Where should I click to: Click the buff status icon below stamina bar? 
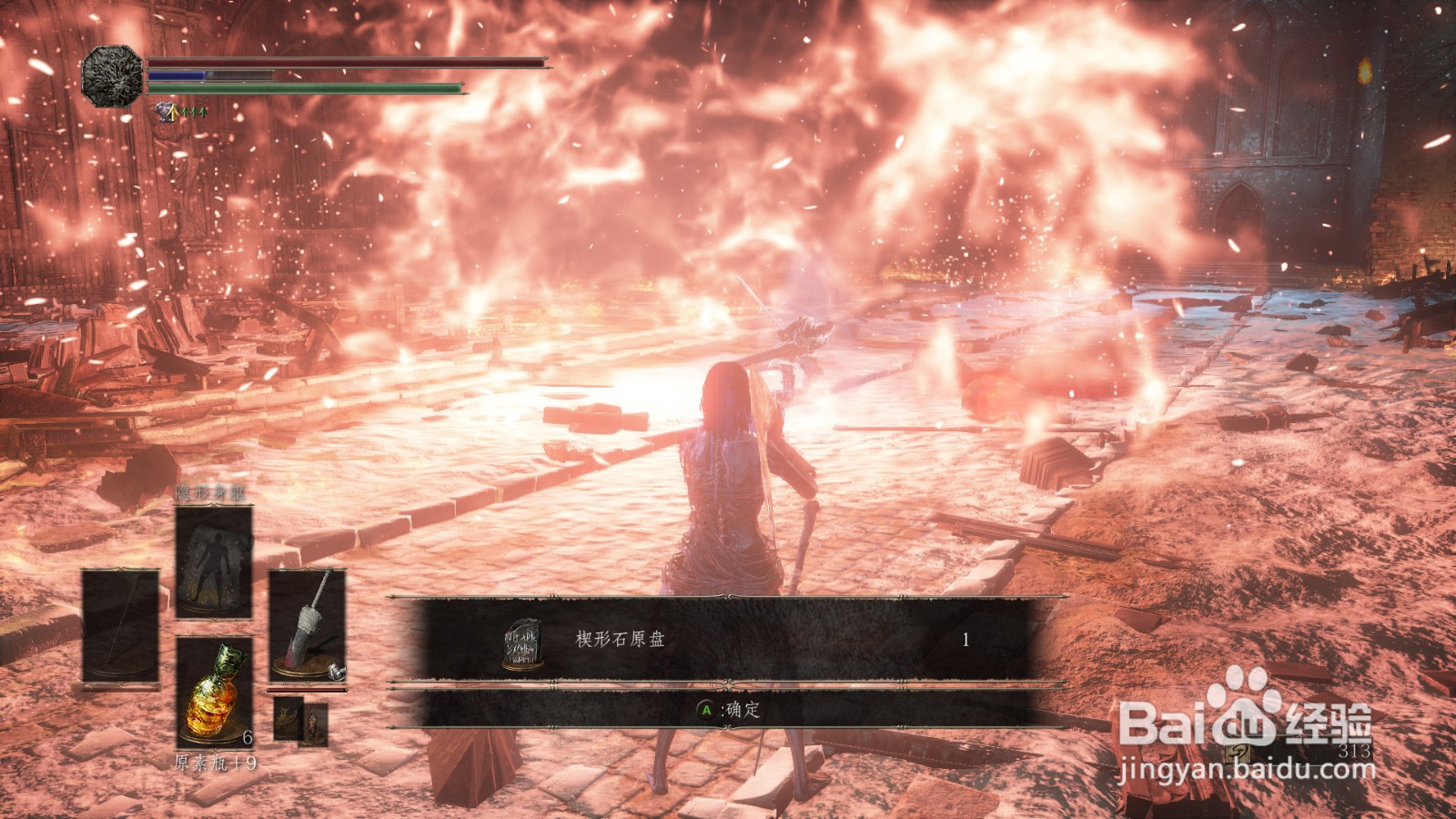[x=167, y=112]
